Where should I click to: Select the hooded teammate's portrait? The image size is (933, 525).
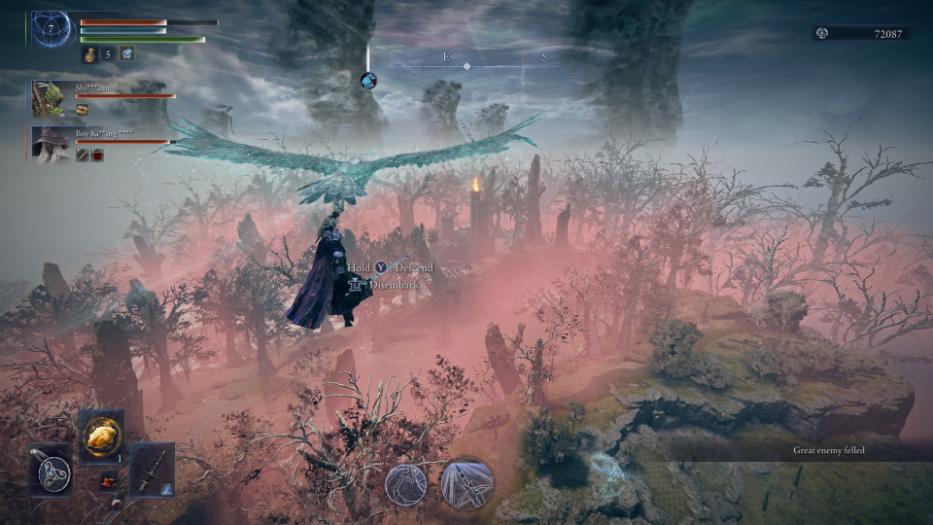[48, 144]
